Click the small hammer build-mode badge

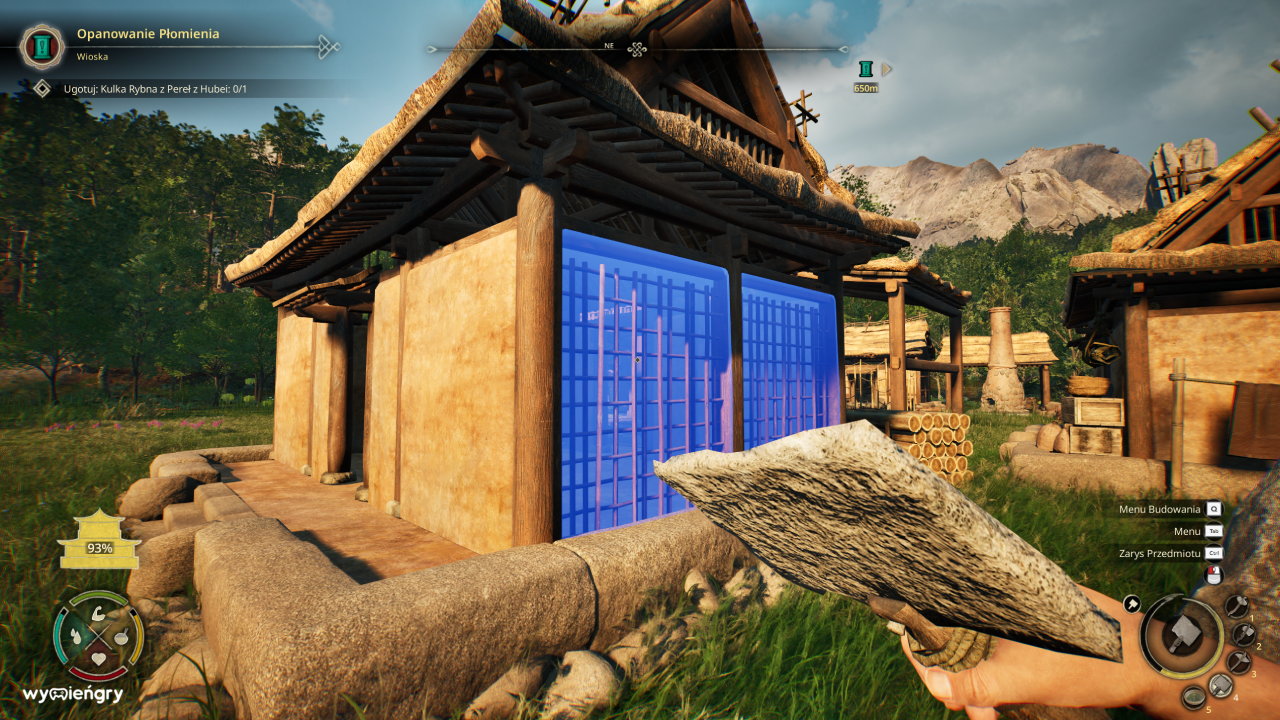pyautogui.click(x=1132, y=603)
